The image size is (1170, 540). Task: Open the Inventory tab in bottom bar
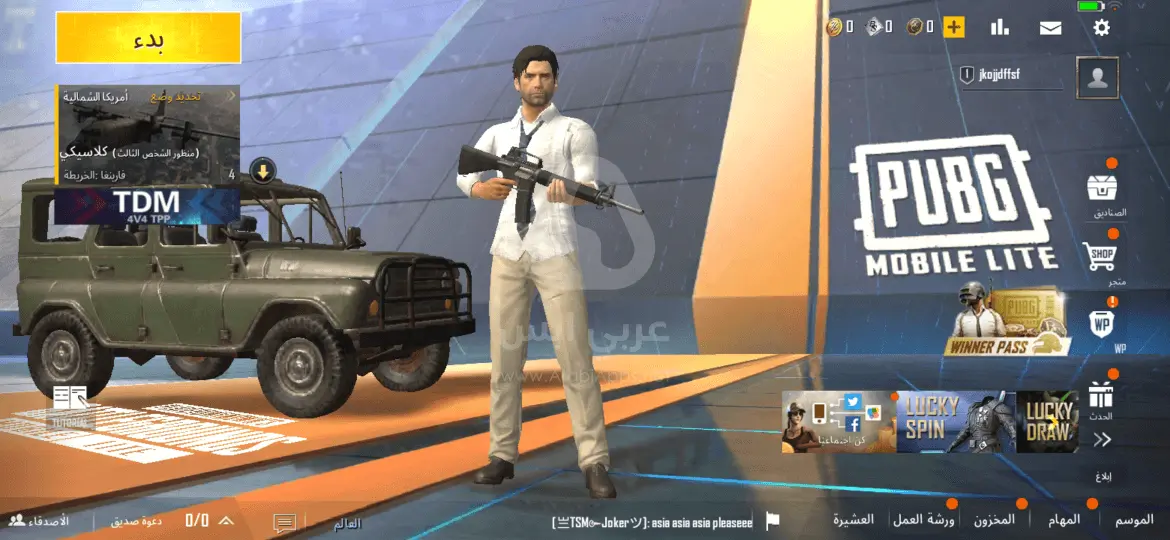994,520
